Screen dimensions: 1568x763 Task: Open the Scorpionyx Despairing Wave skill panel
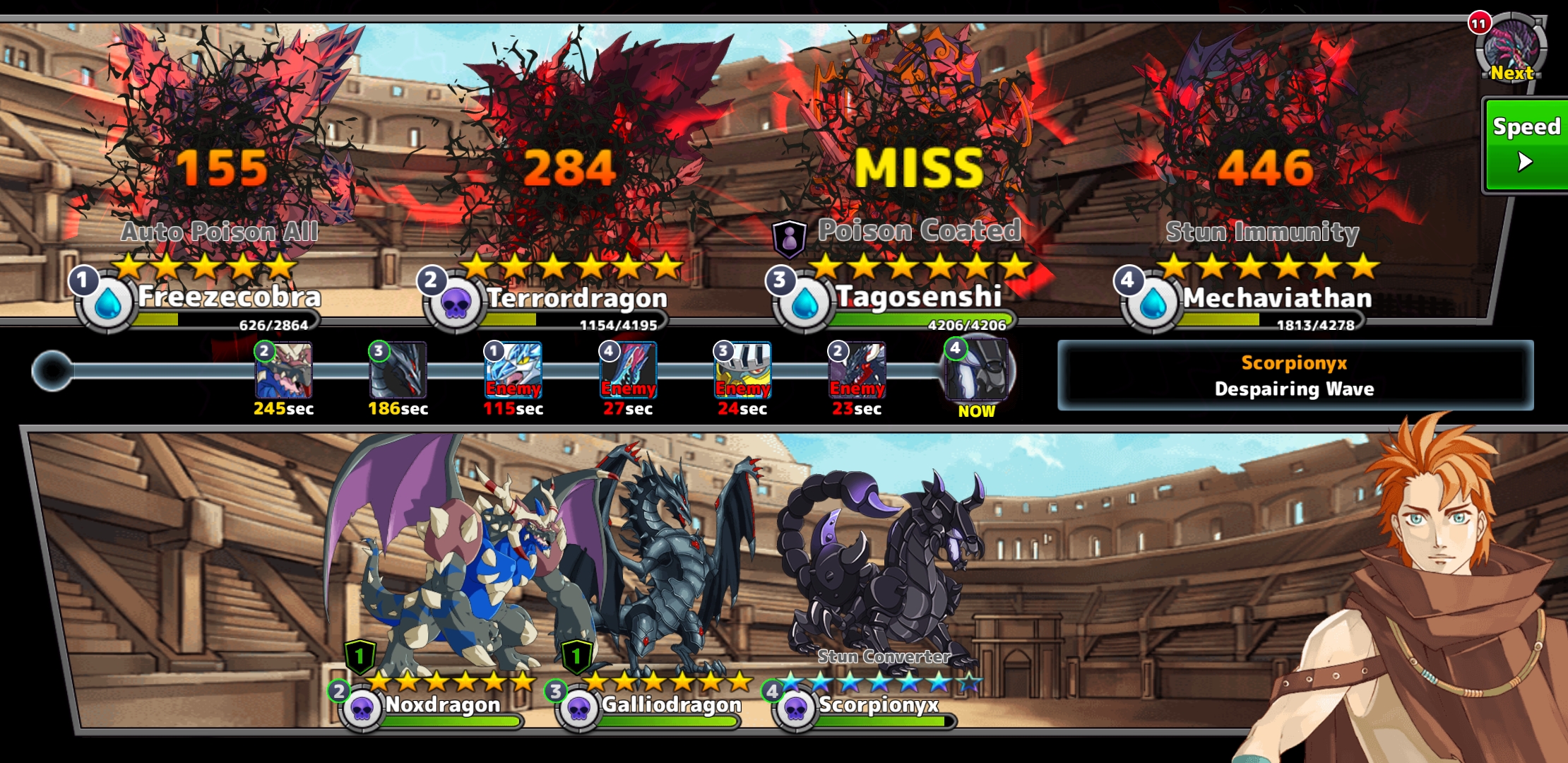1295,376
